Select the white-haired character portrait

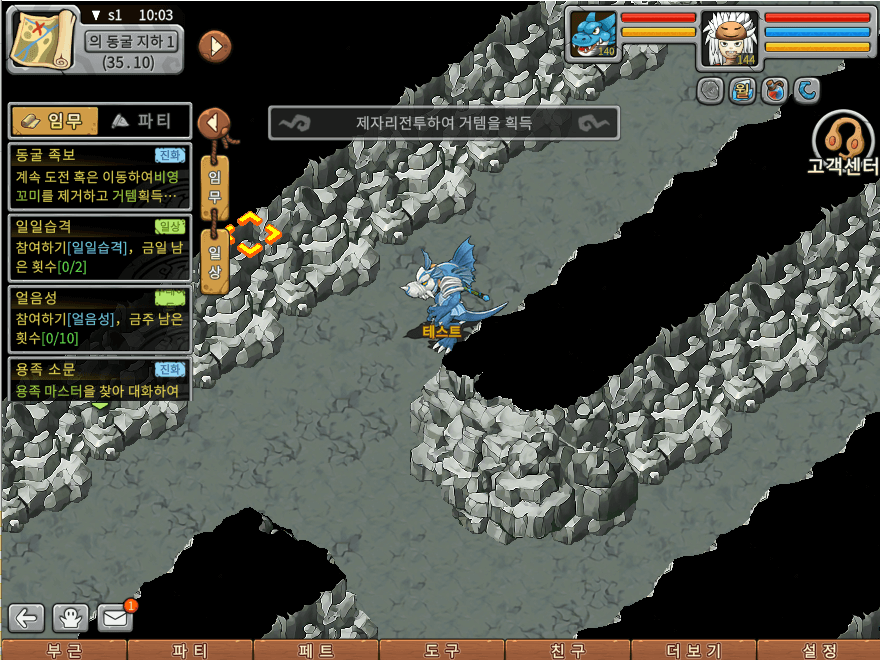[729, 38]
